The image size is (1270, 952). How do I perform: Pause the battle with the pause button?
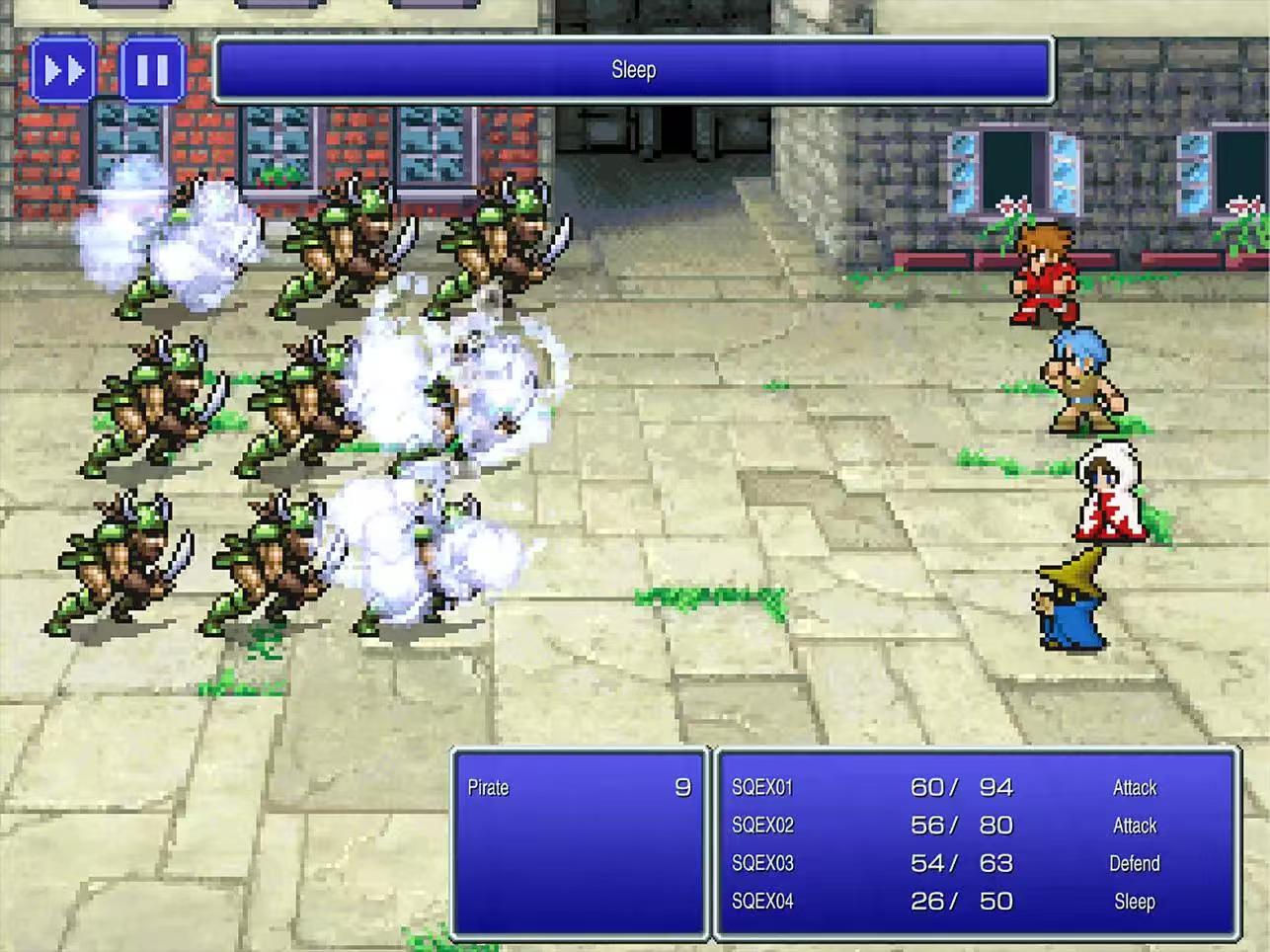point(152,70)
